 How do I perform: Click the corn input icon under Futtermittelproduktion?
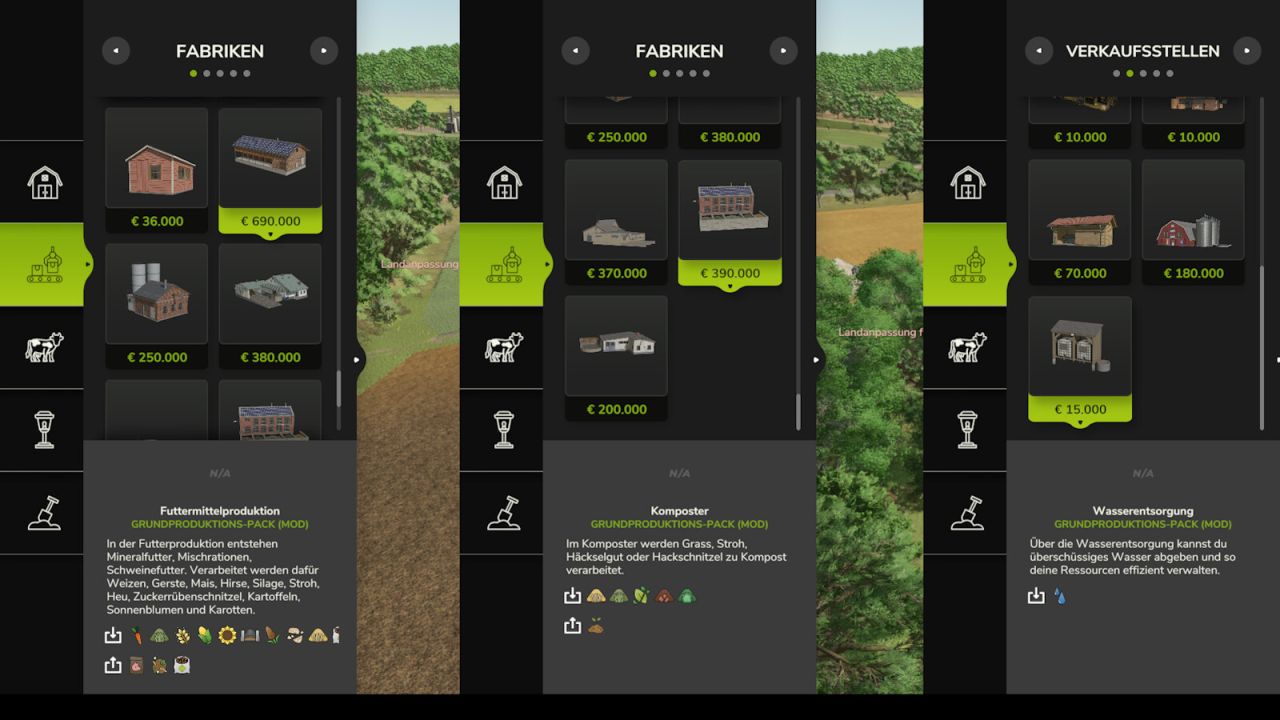pos(204,635)
